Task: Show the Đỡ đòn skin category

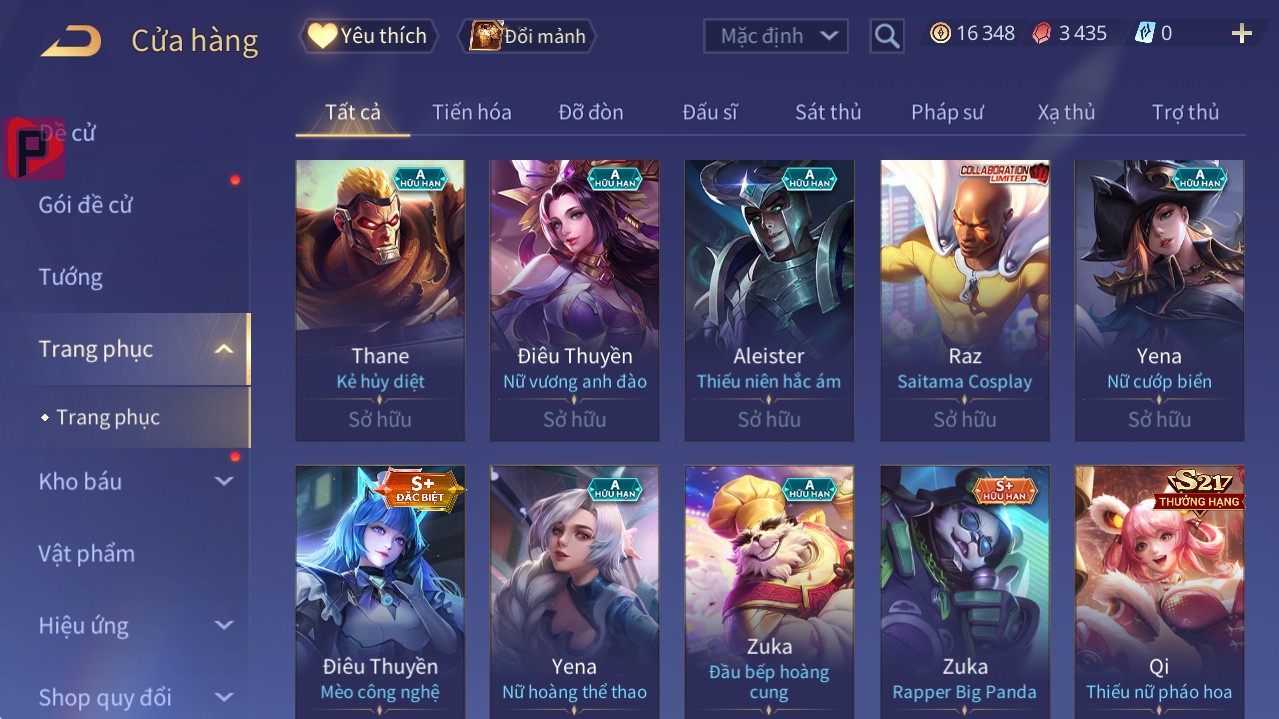Action: [590, 112]
